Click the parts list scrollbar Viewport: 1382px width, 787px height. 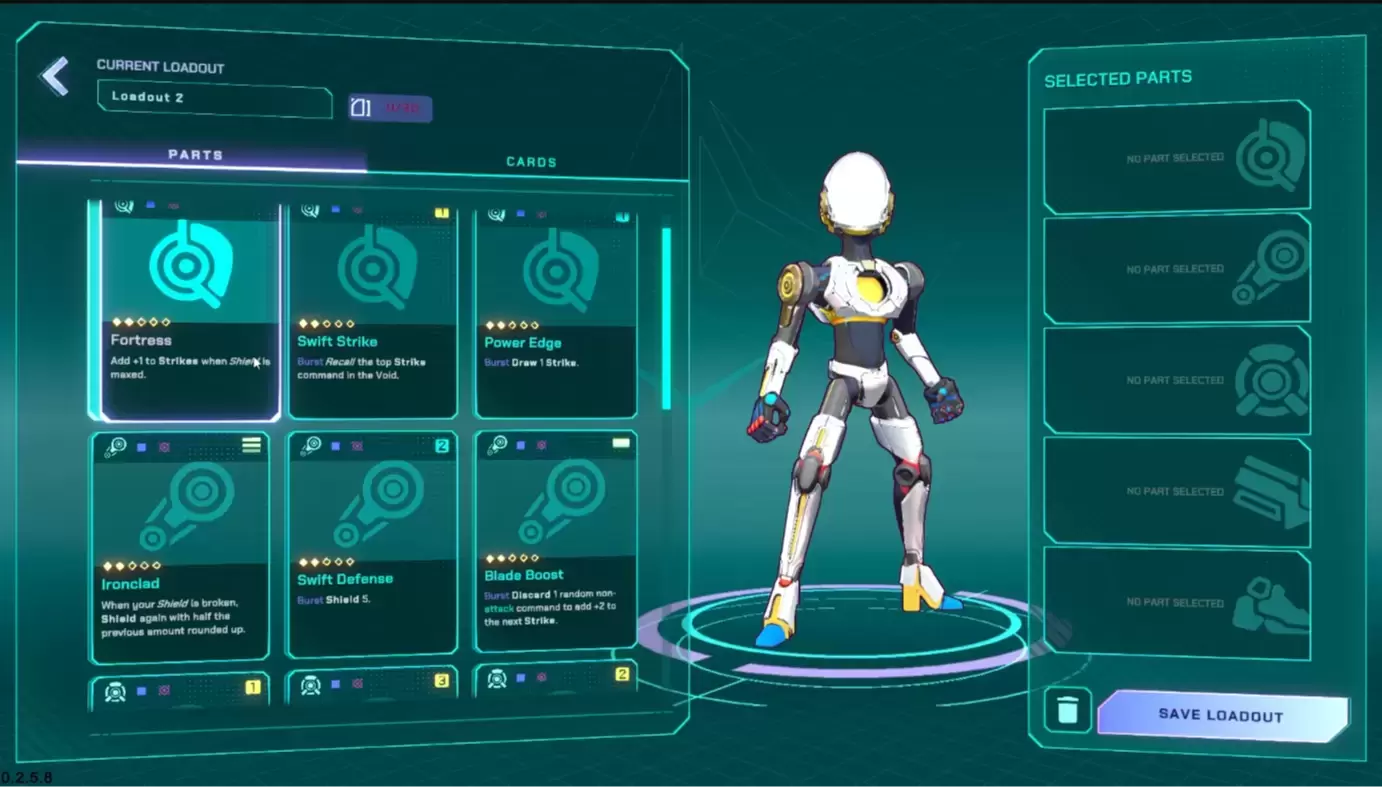[x=666, y=318]
